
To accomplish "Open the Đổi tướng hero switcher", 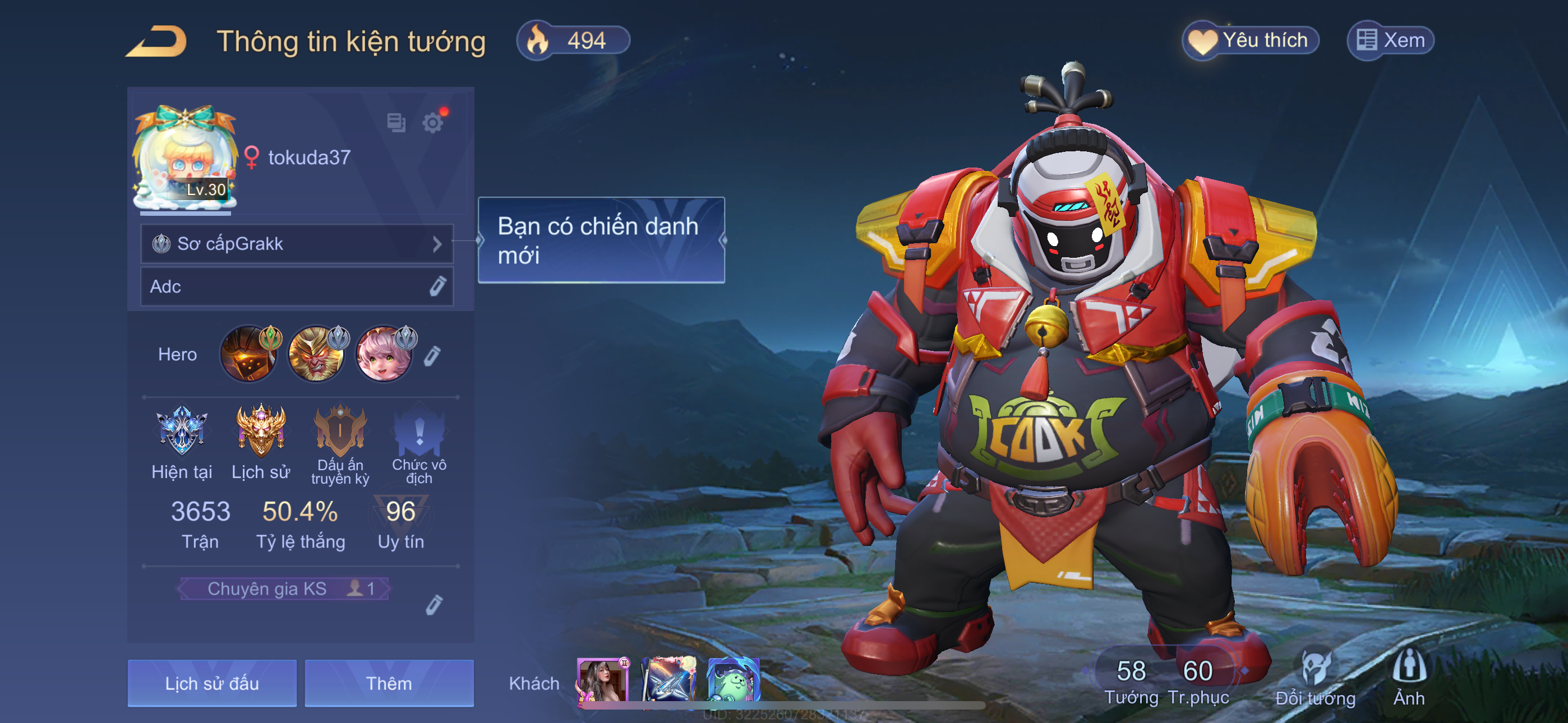I will [1315, 676].
